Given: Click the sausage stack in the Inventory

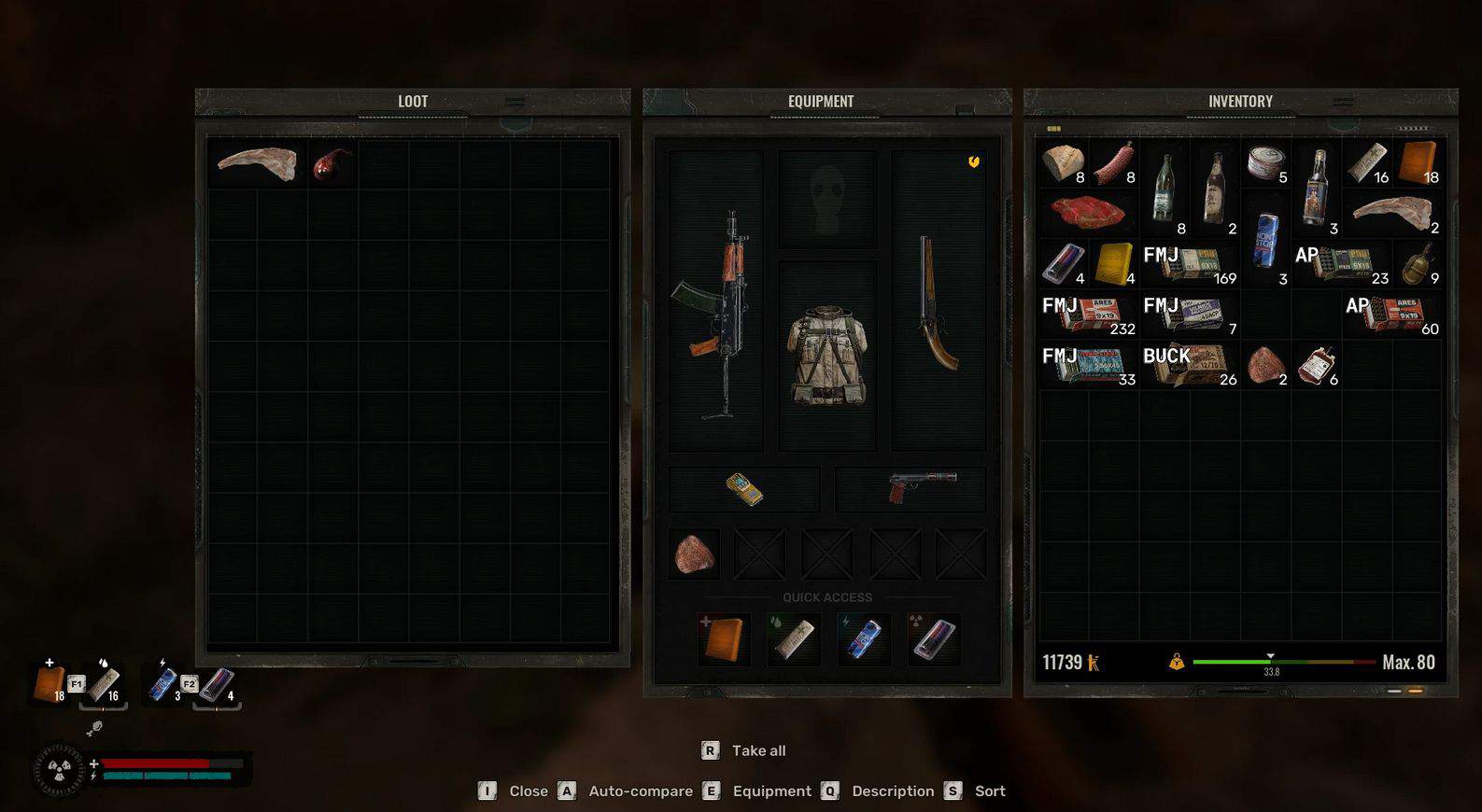Looking at the screenshot, I should pyautogui.click(x=1114, y=164).
